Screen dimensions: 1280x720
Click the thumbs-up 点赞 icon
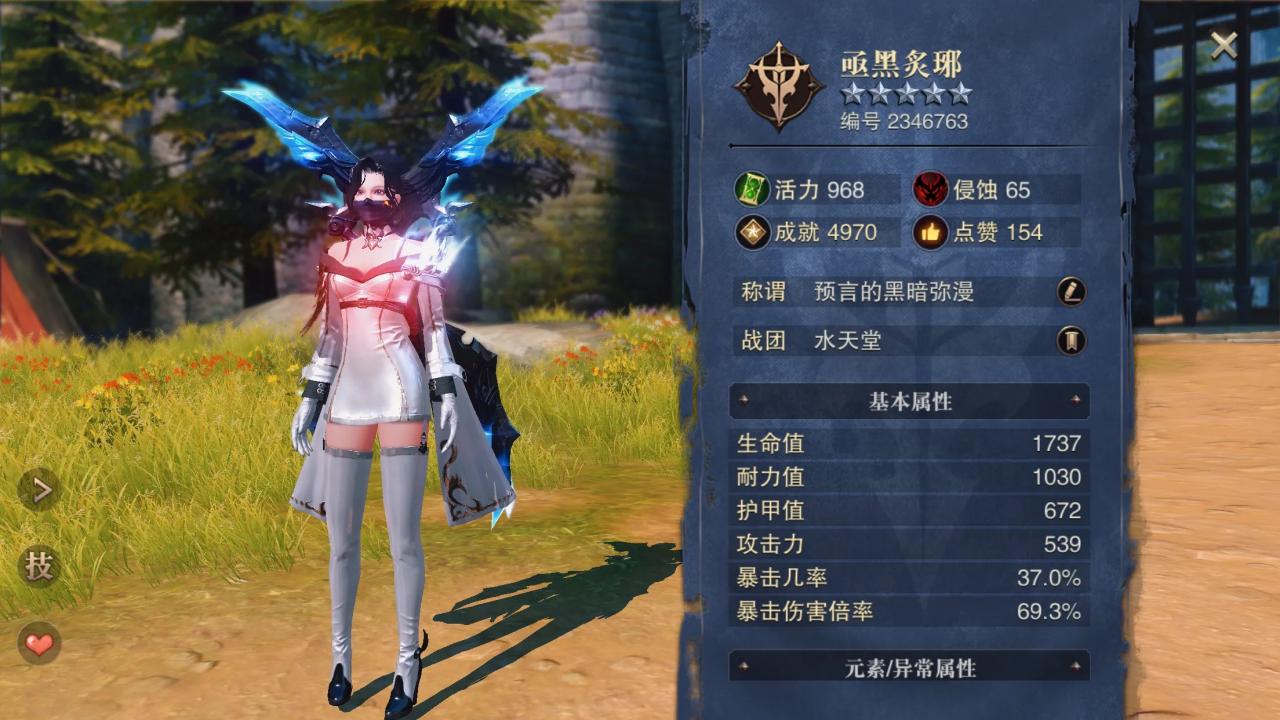pyautogui.click(x=929, y=233)
